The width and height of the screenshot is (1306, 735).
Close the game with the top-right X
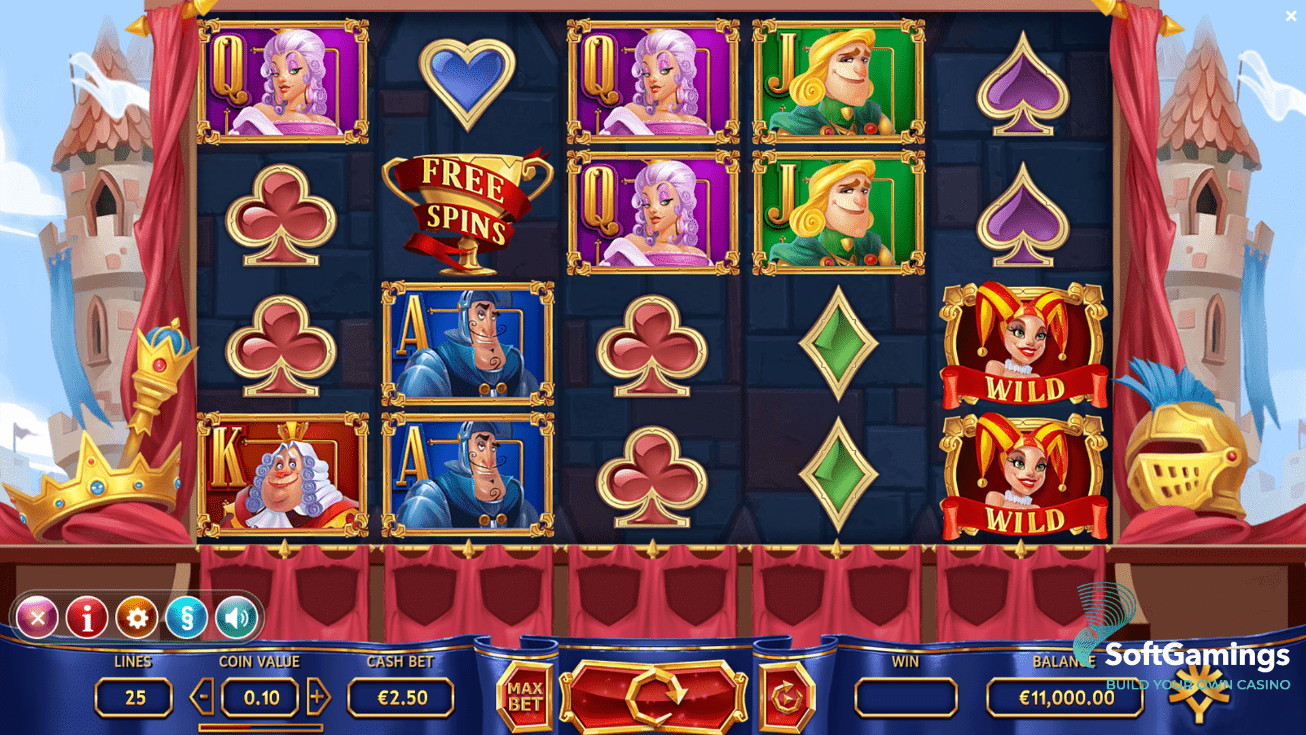click(x=1291, y=16)
